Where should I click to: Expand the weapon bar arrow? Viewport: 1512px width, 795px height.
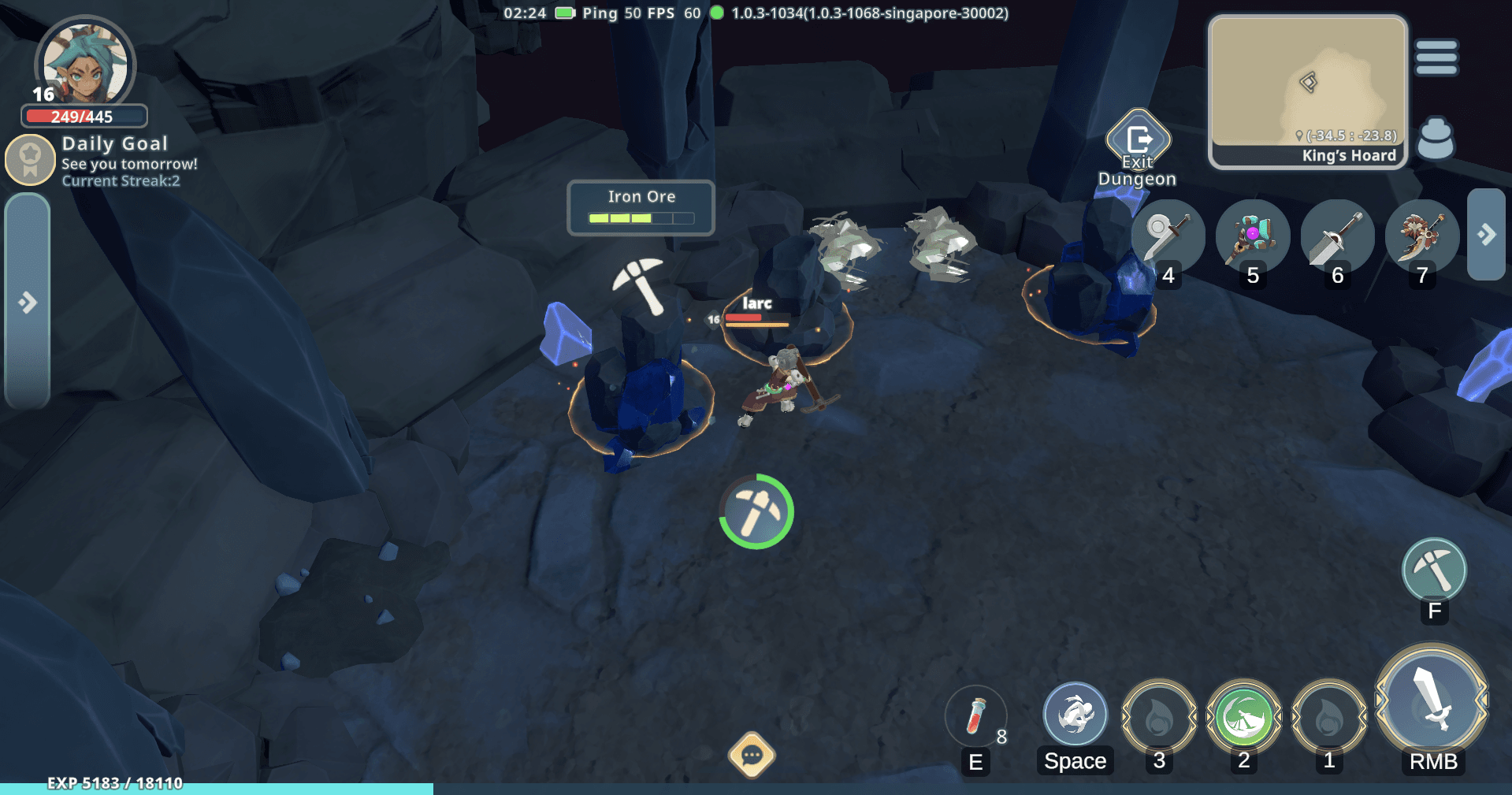pyautogui.click(x=1486, y=234)
